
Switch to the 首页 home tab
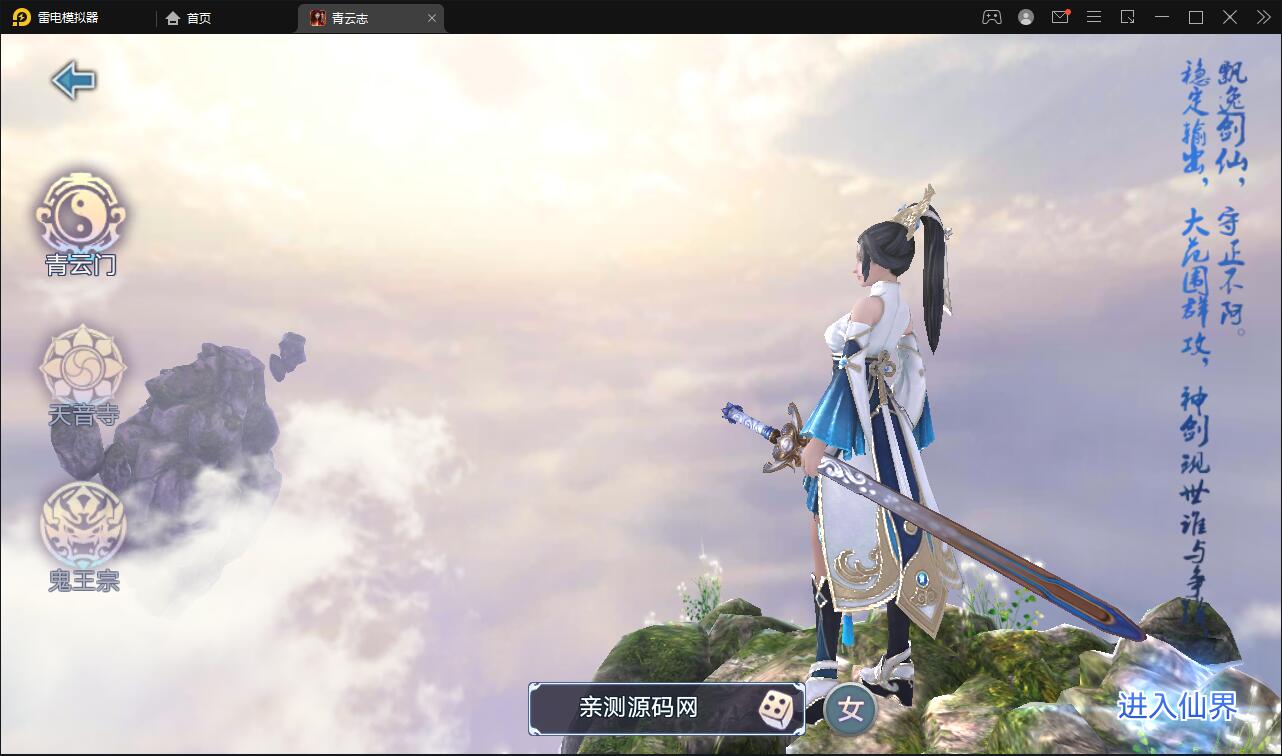coord(188,17)
